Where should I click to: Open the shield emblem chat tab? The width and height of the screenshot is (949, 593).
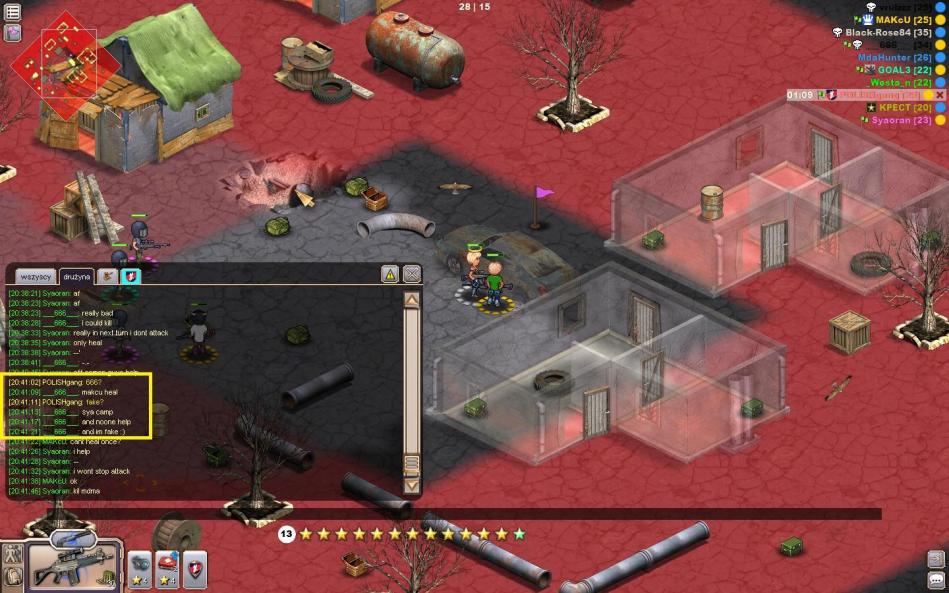pos(131,275)
